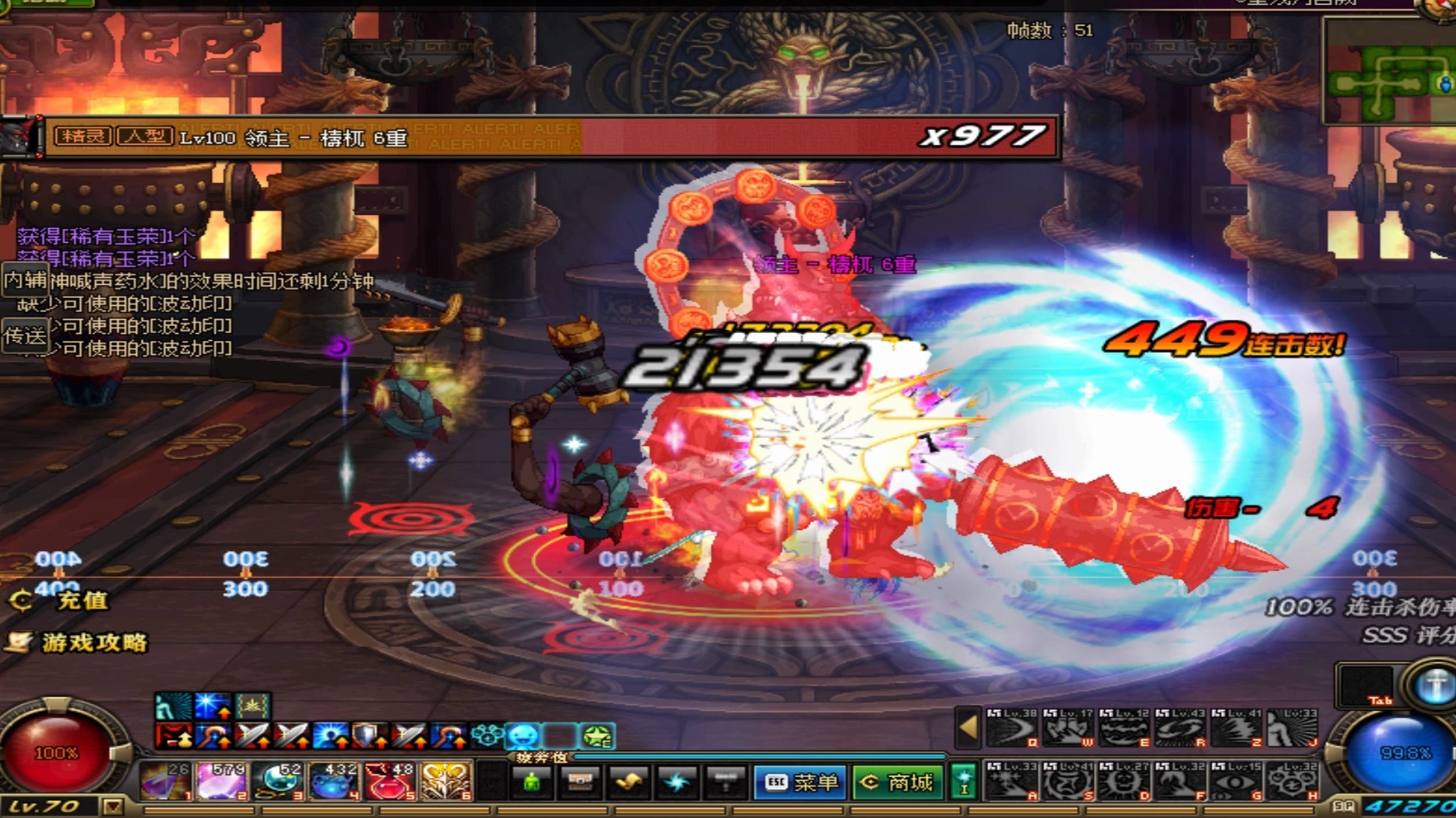Open the 商城 shop button
Viewport: 1456px width, 818px height.
coord(898,782)
